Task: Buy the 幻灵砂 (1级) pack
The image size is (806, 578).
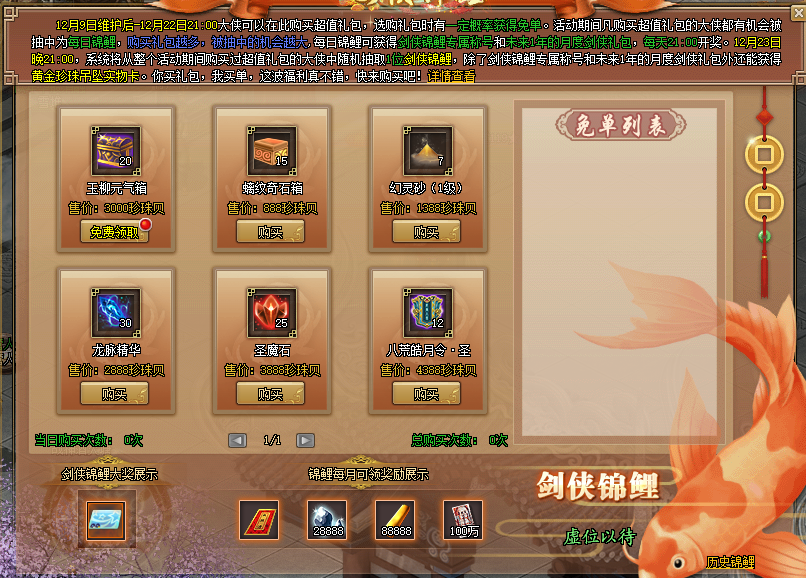Action: pos(427,232)
